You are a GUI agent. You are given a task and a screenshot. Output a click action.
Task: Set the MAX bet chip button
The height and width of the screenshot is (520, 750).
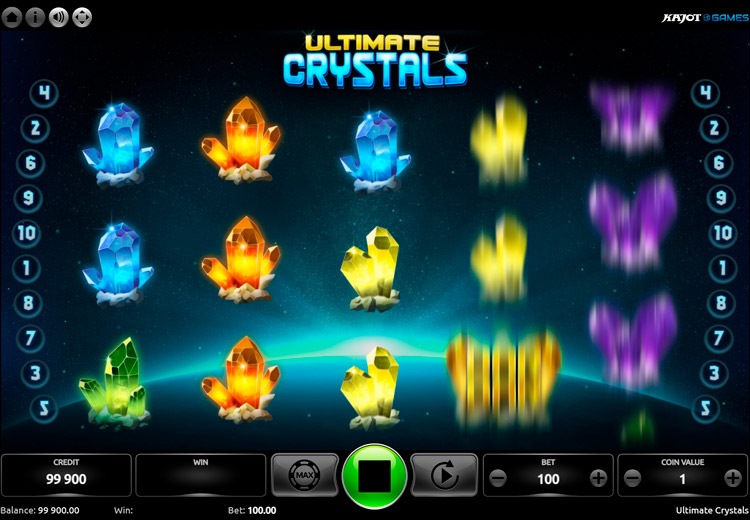(x=304, y=477)
